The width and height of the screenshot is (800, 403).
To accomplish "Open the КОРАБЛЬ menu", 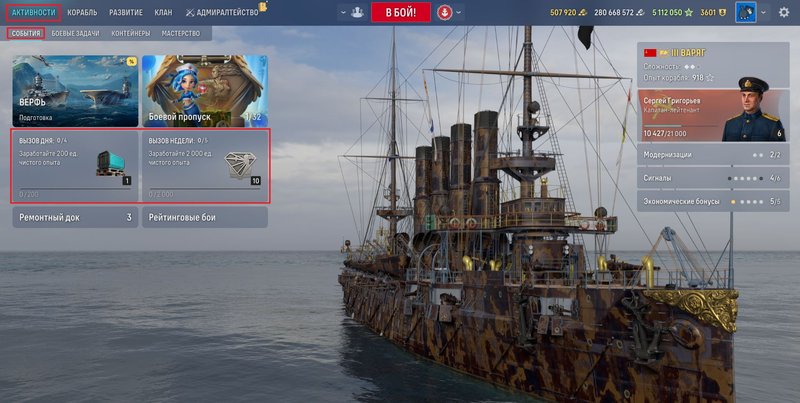I will [82, 12].
